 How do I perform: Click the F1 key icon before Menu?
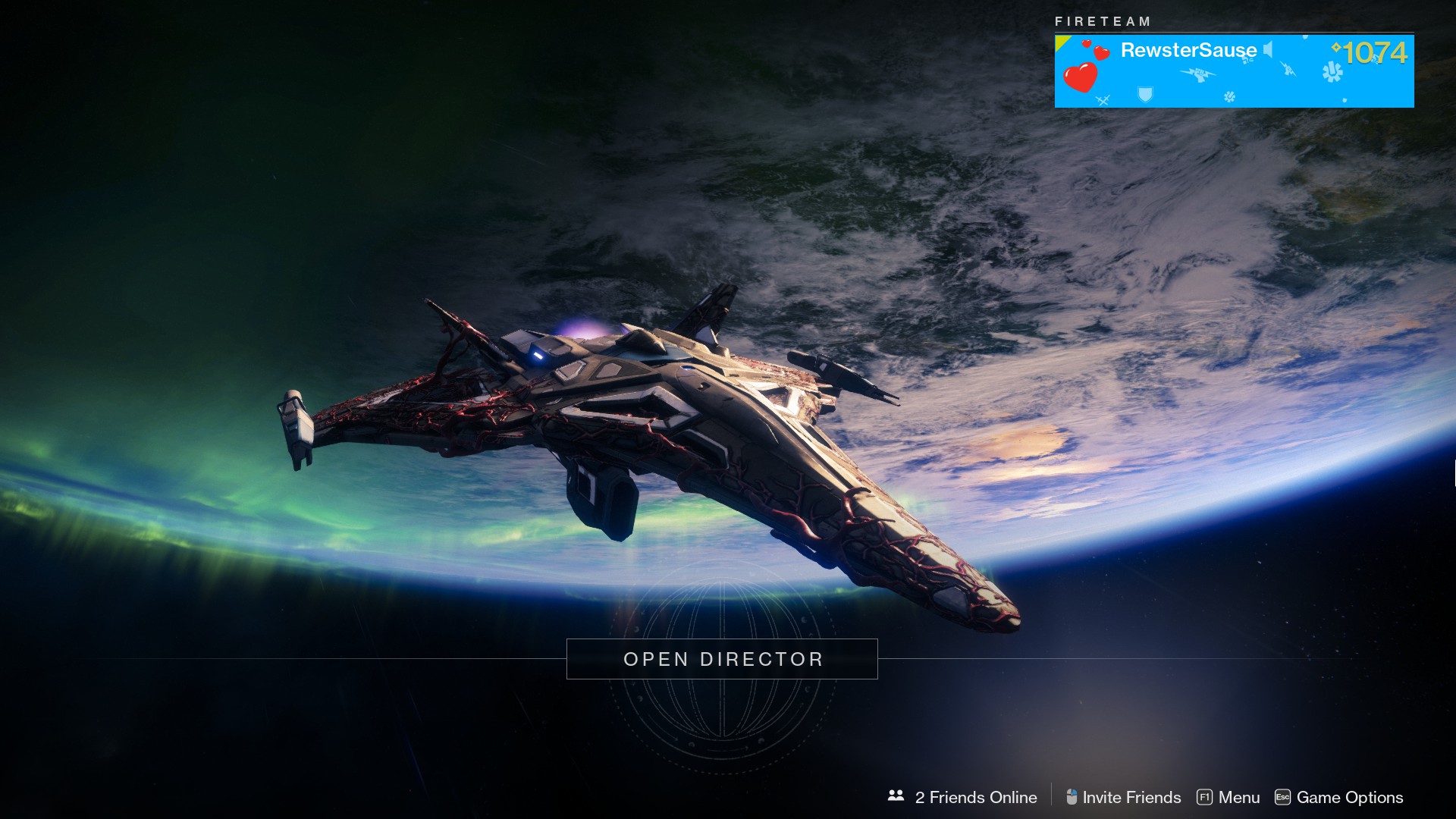pos(1205,795)
